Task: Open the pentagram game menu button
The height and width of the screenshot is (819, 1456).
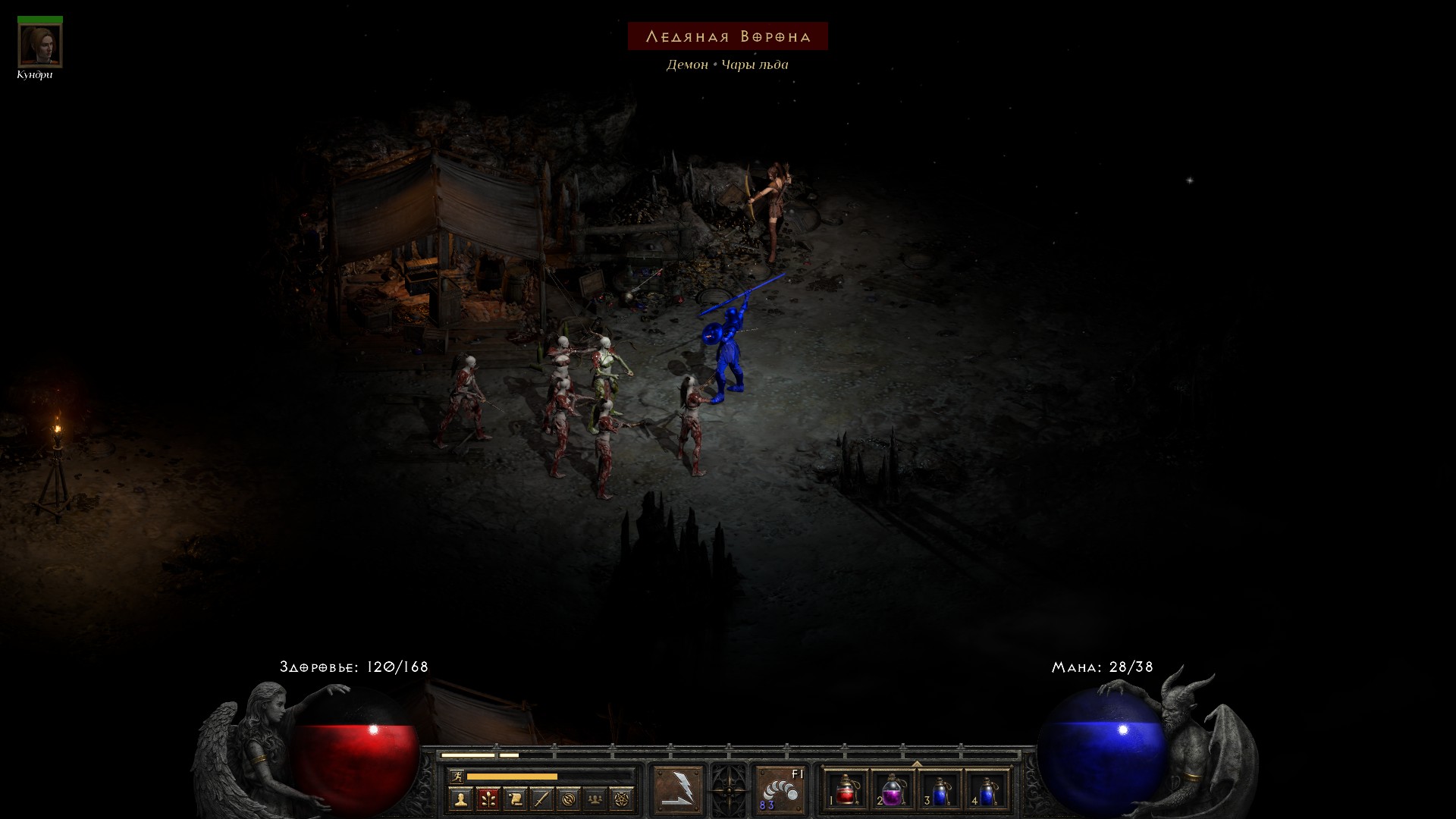Action: [622, 799]
